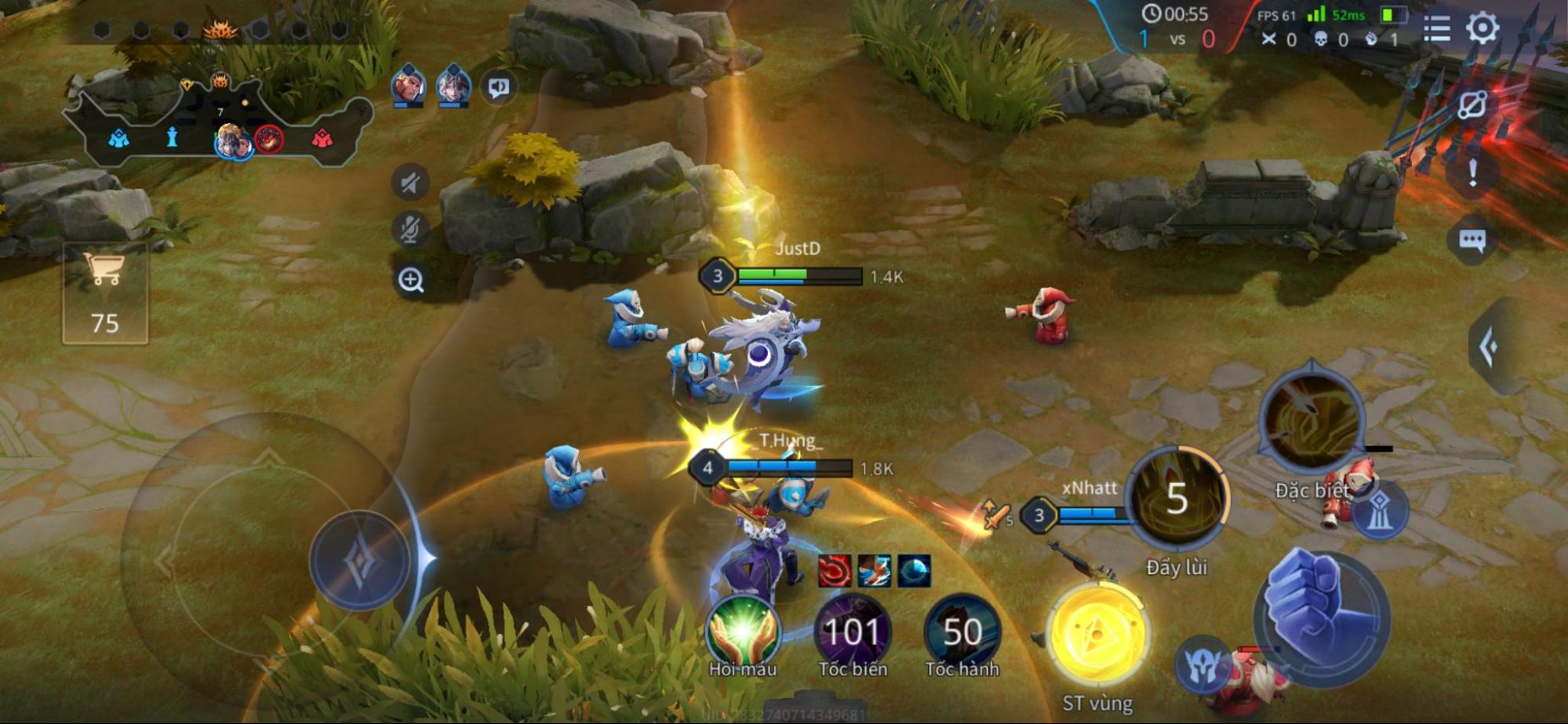Send the exclamation alert ping
The image size is (1568, 724).
(1472, 173)
